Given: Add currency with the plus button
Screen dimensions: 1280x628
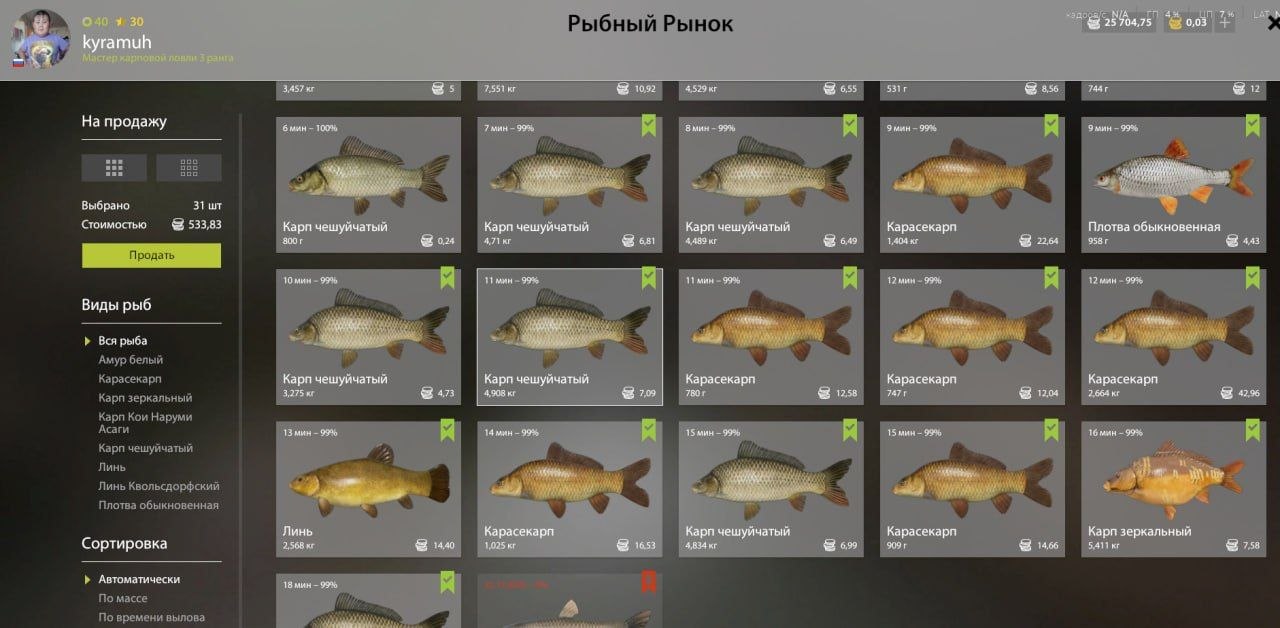Looking at the screenshot, I should point(1225,22).
